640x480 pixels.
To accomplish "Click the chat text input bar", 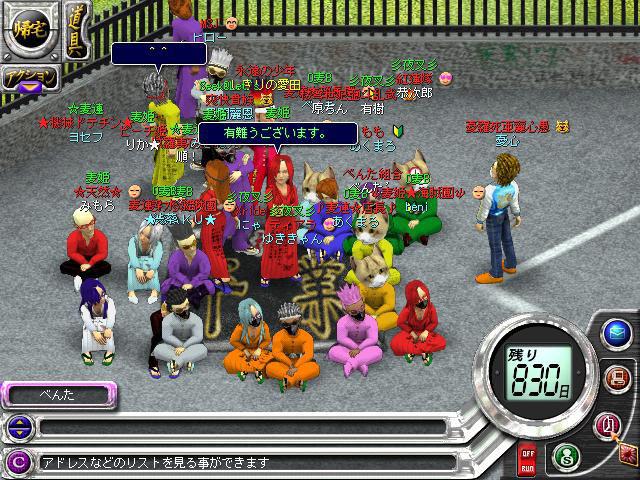I will (x=240, y=428).
